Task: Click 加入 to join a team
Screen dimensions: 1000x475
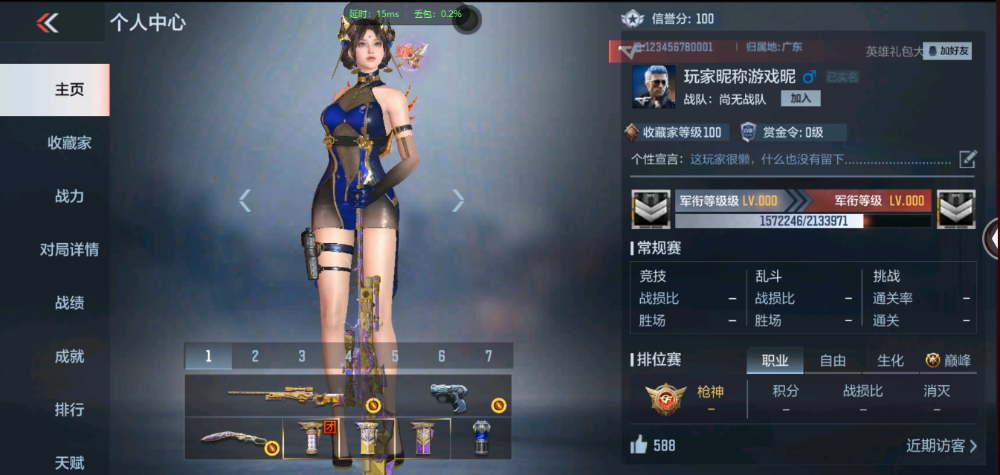Action: 800,98
